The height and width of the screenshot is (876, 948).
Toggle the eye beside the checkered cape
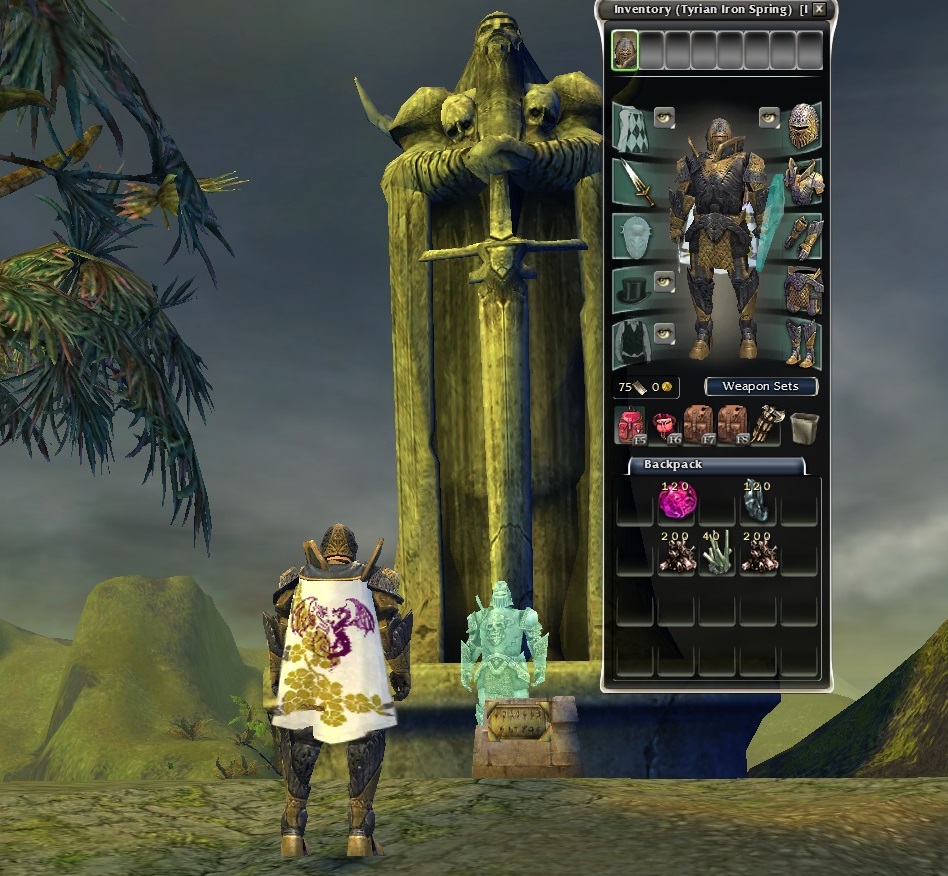[665, 118]
